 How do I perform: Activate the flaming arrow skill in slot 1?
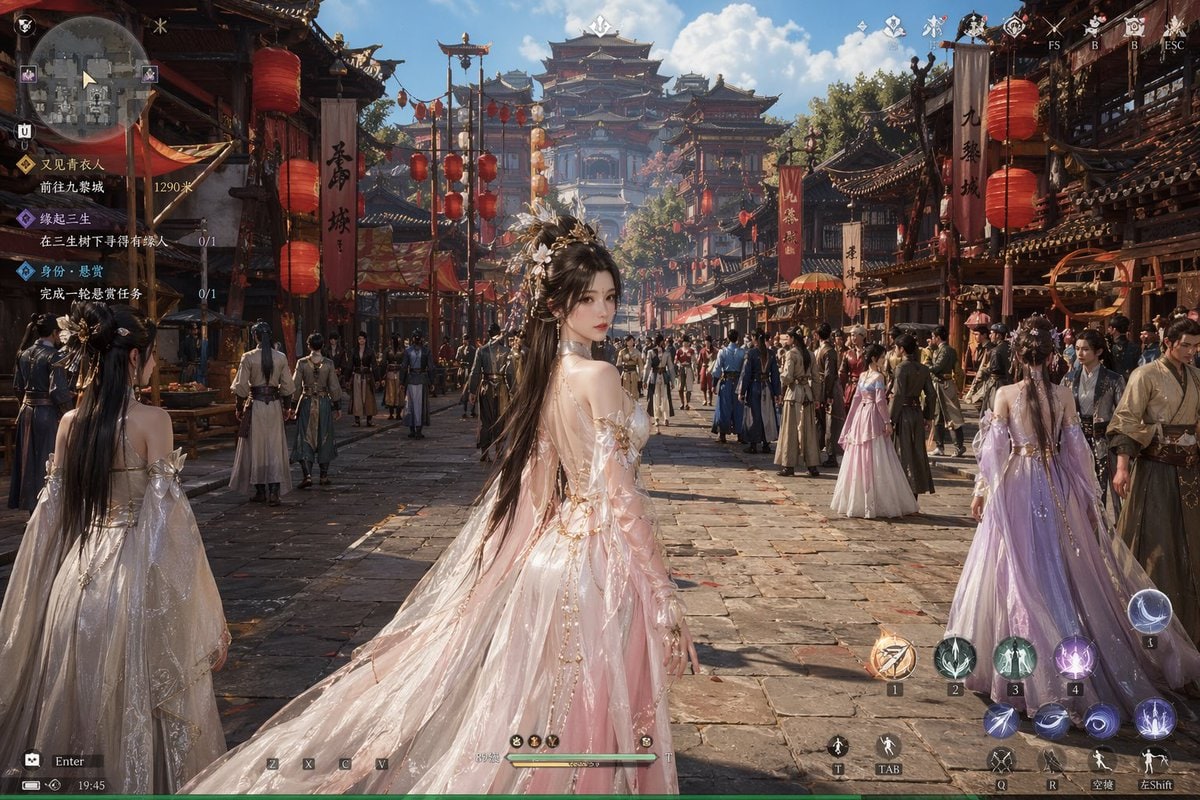(x=893, y=657)
